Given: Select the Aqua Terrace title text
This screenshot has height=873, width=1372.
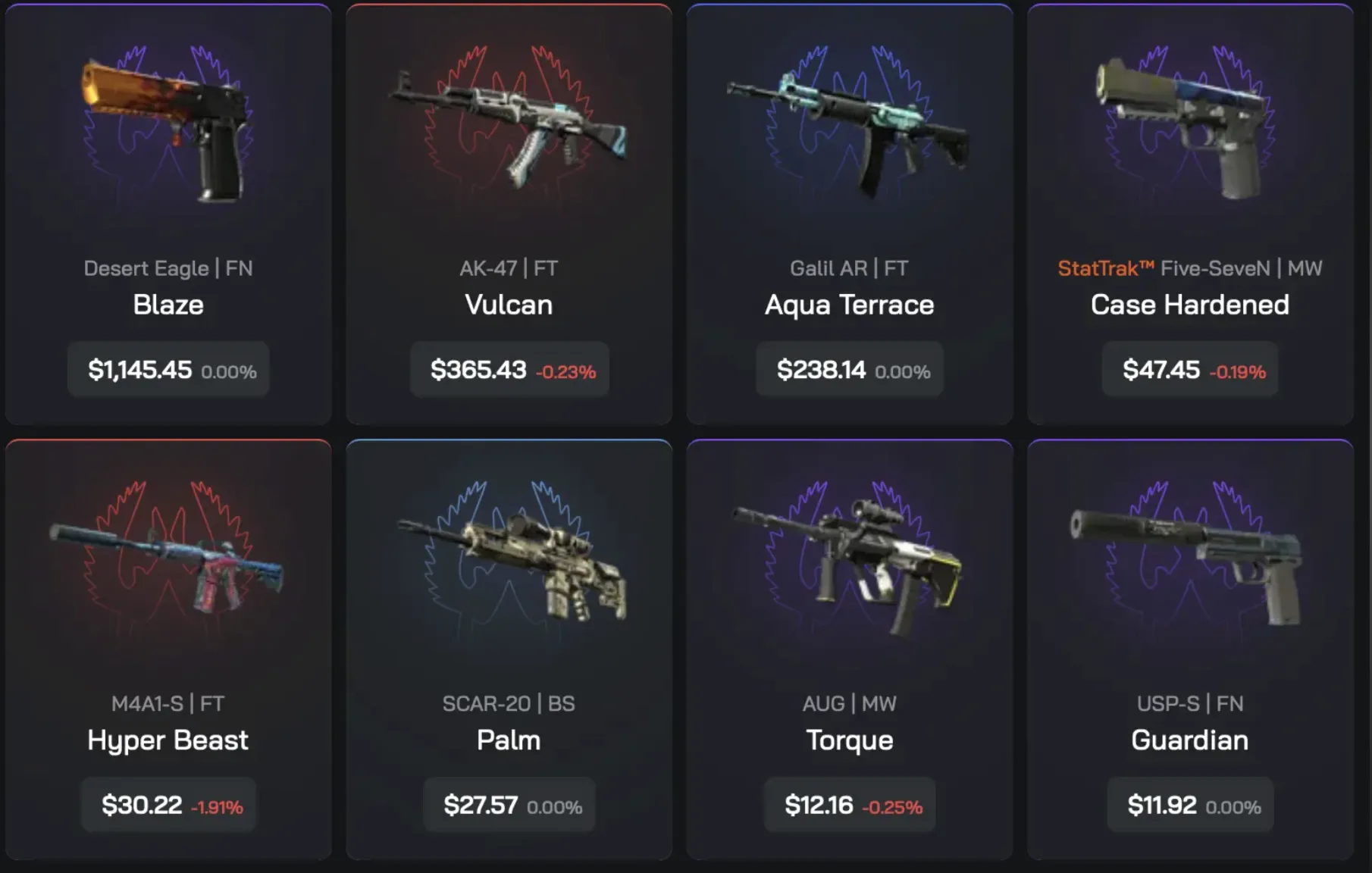Looking at the screenshot, I should (x=849, y=305).
